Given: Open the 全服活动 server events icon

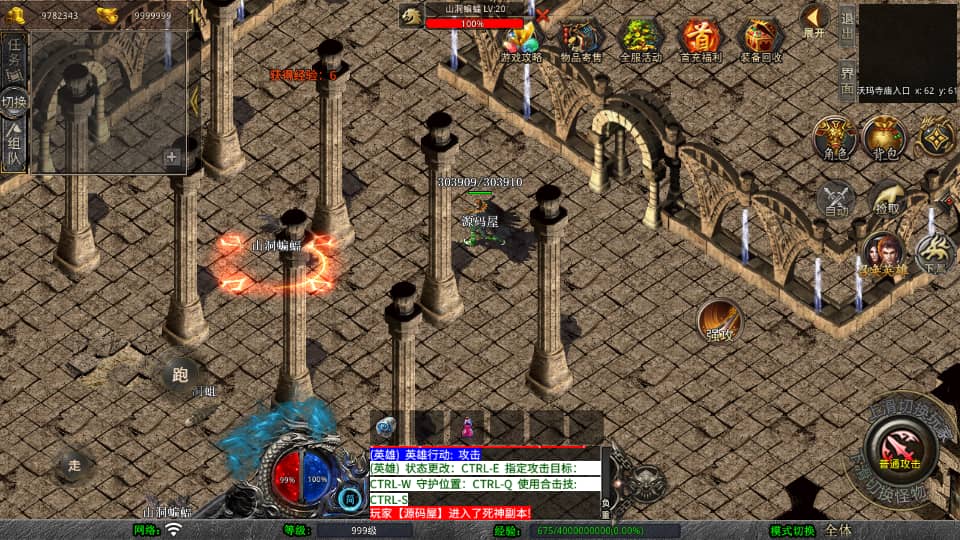Looking at the screenshot, I should click(641, 40).
